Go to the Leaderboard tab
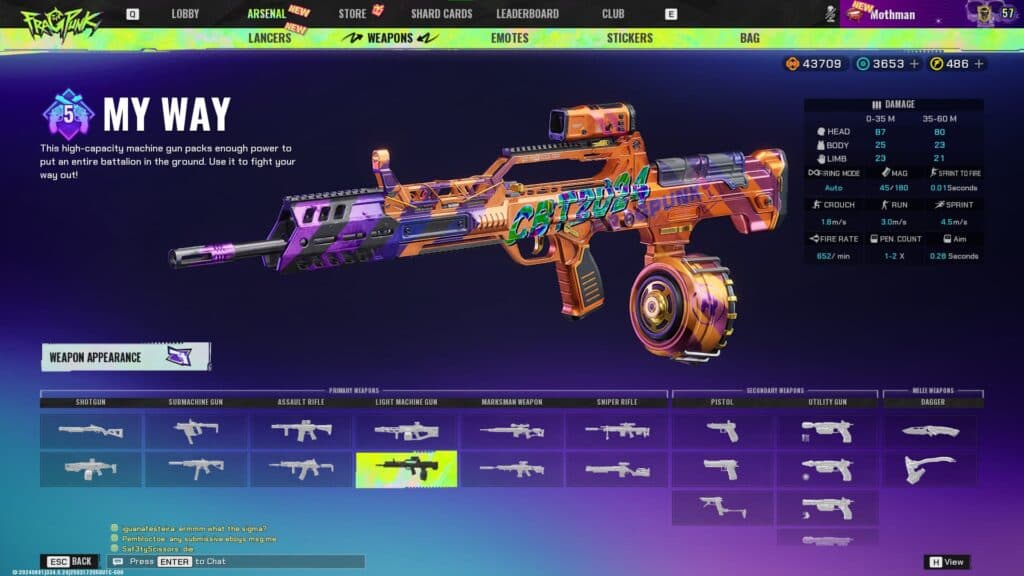 pos(527,14)
